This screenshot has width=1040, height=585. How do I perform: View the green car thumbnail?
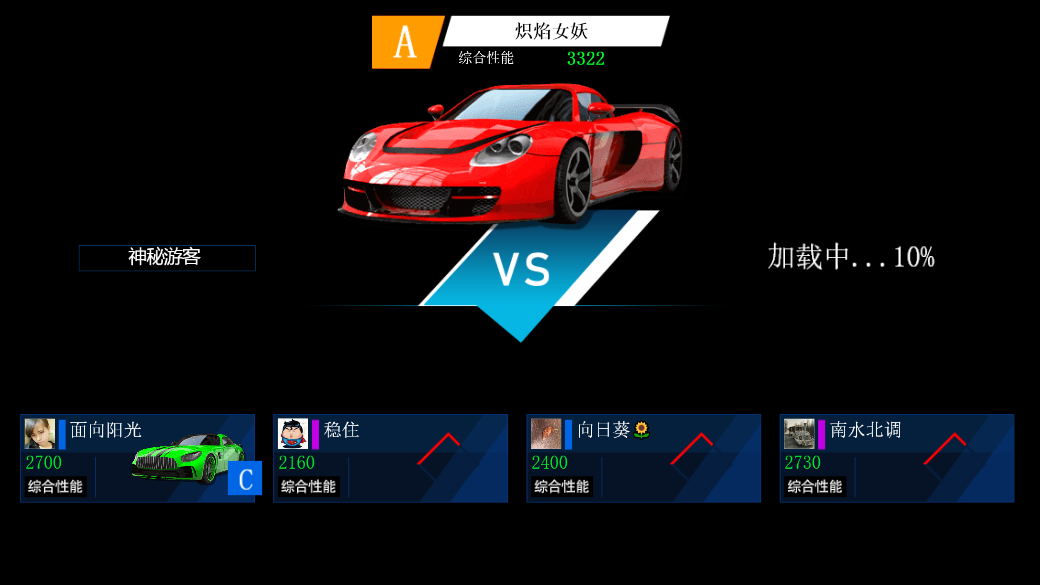(x=188, y=457)
